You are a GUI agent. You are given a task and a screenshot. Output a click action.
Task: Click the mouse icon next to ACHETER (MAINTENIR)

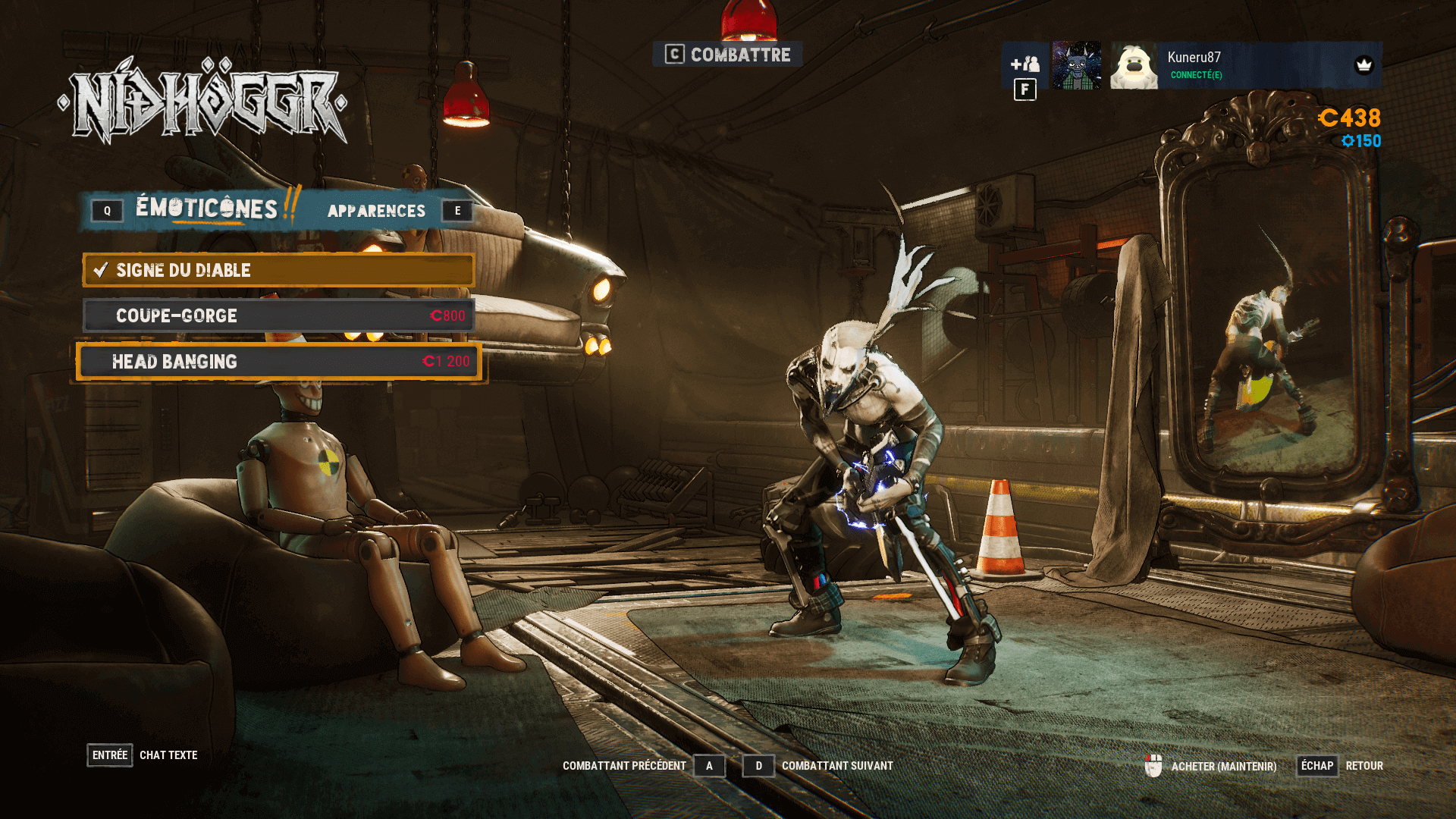[x=1155, y=766]
